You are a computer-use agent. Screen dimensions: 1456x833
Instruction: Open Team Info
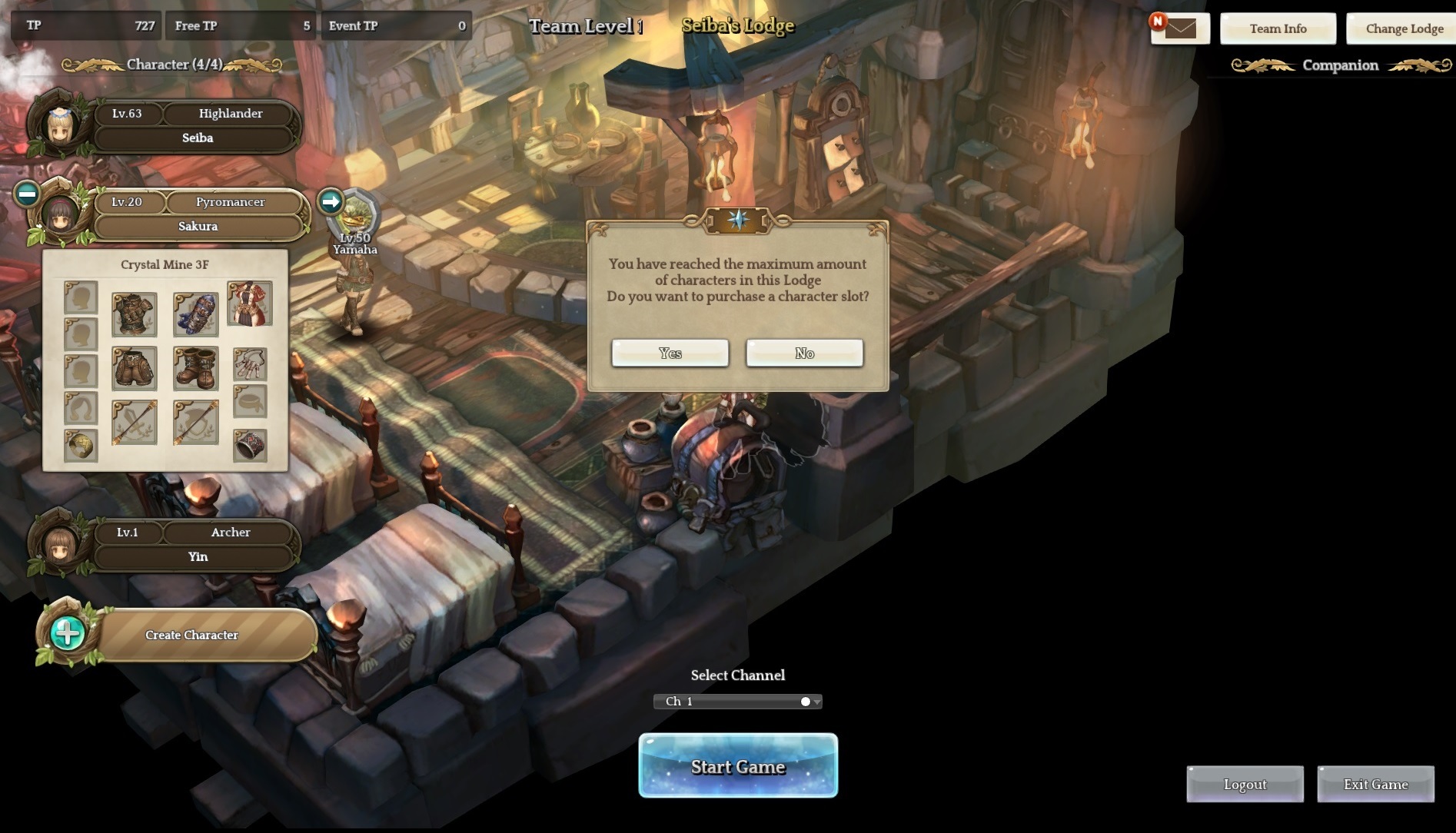(x=1278, y=29)
